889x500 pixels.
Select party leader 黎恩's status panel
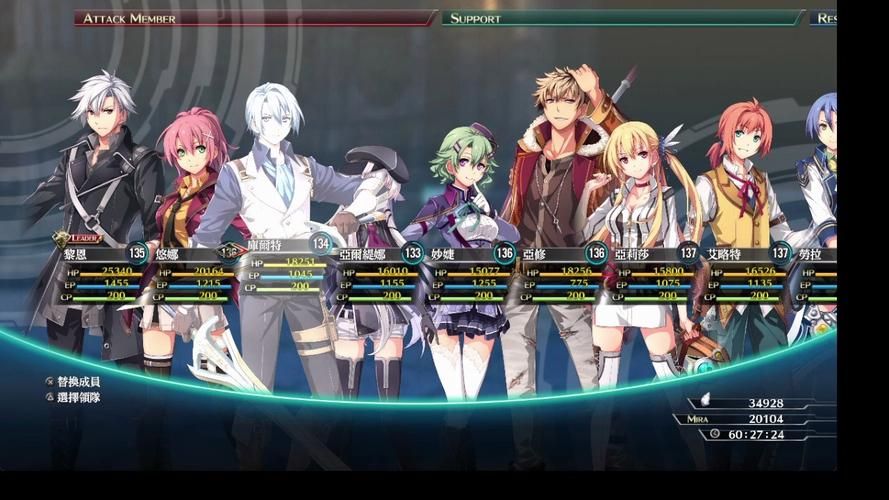pyautogui.click(x=100, y=276)
